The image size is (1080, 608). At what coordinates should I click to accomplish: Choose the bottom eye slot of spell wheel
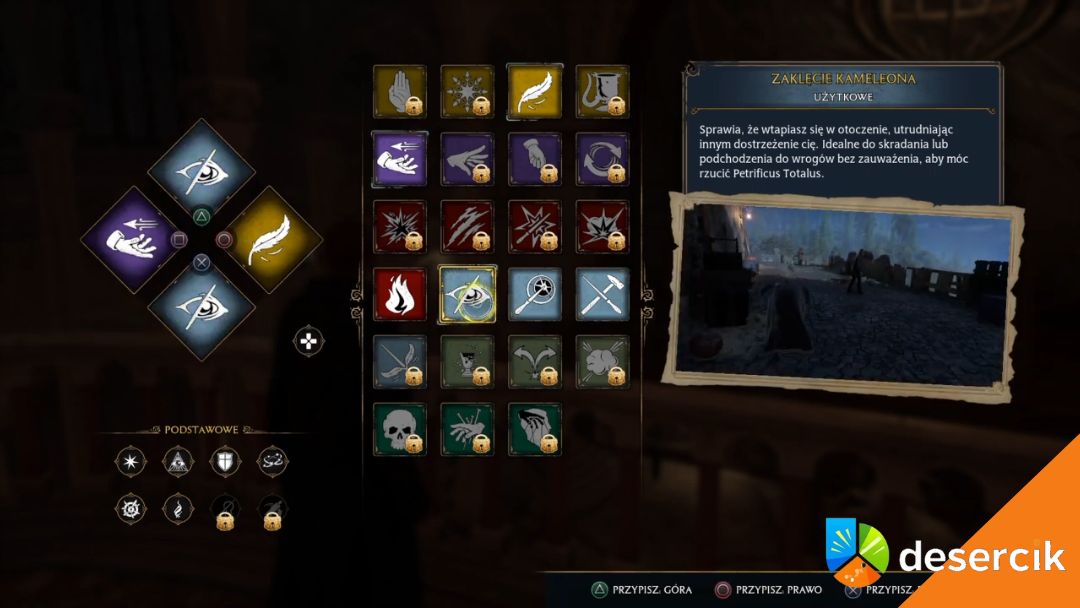202,308
